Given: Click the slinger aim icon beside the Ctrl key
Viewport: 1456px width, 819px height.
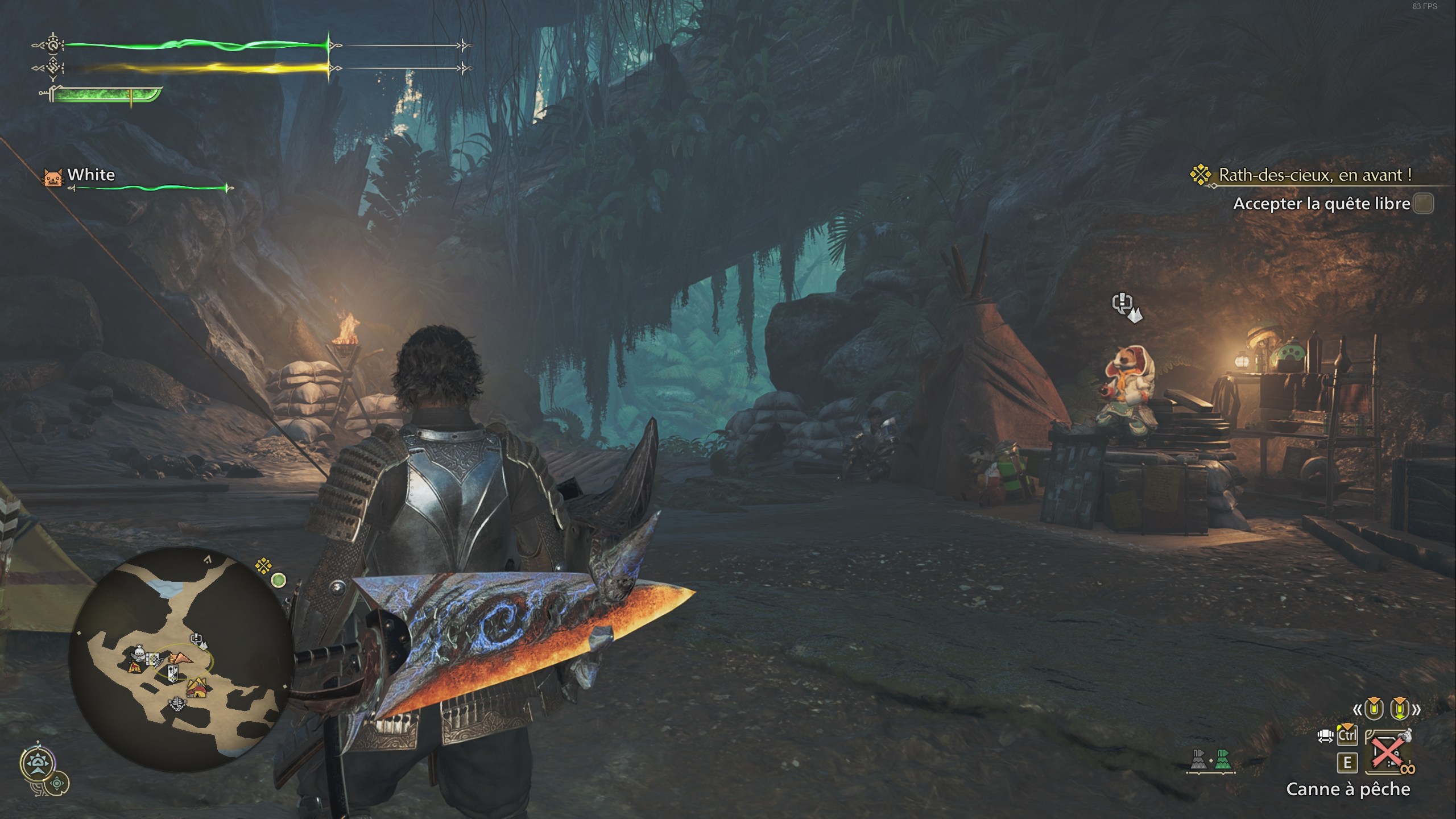Looking at the screenshot, I should point(1326,736).
